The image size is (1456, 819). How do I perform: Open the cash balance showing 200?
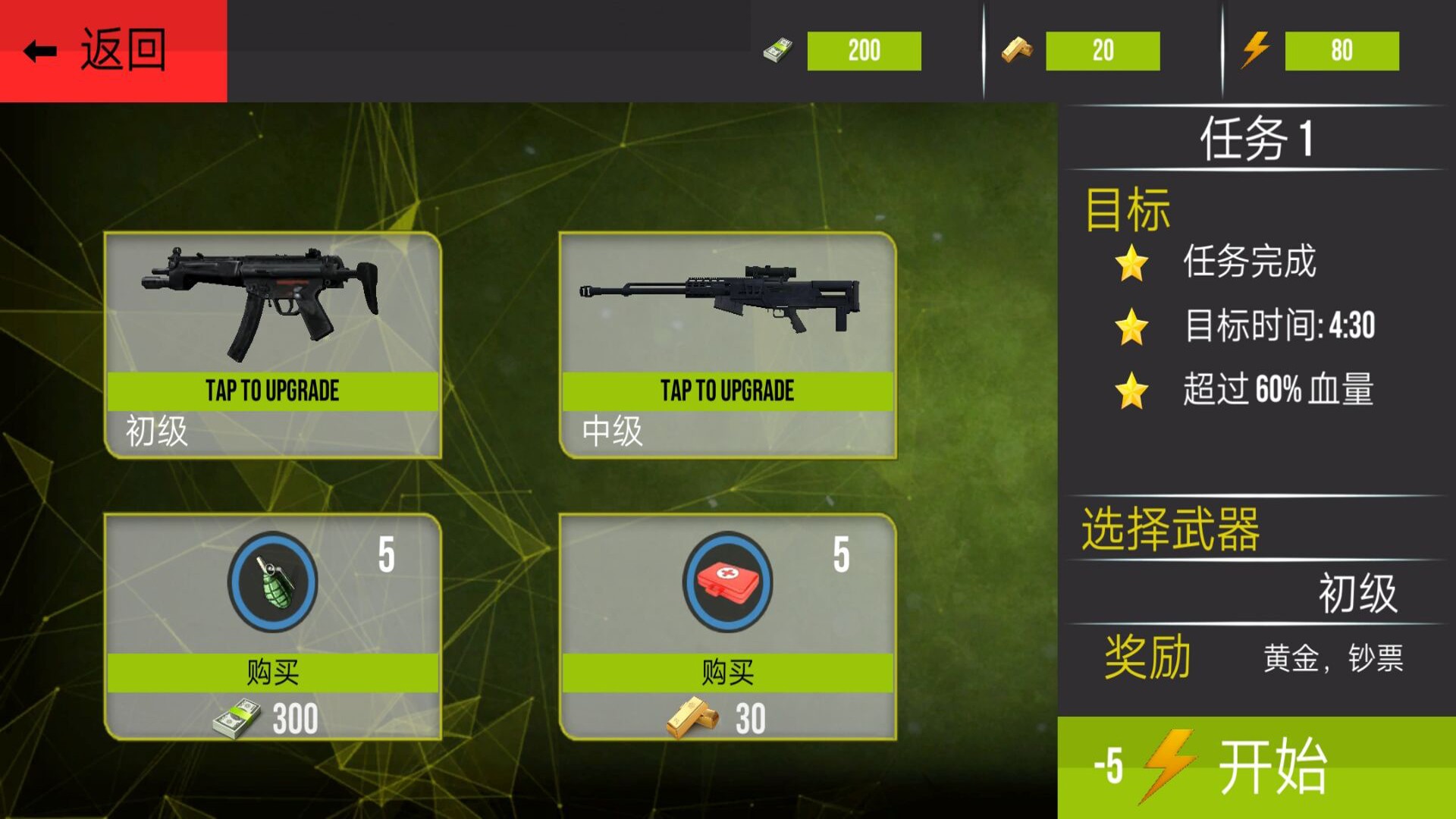[x=863, y=51]
